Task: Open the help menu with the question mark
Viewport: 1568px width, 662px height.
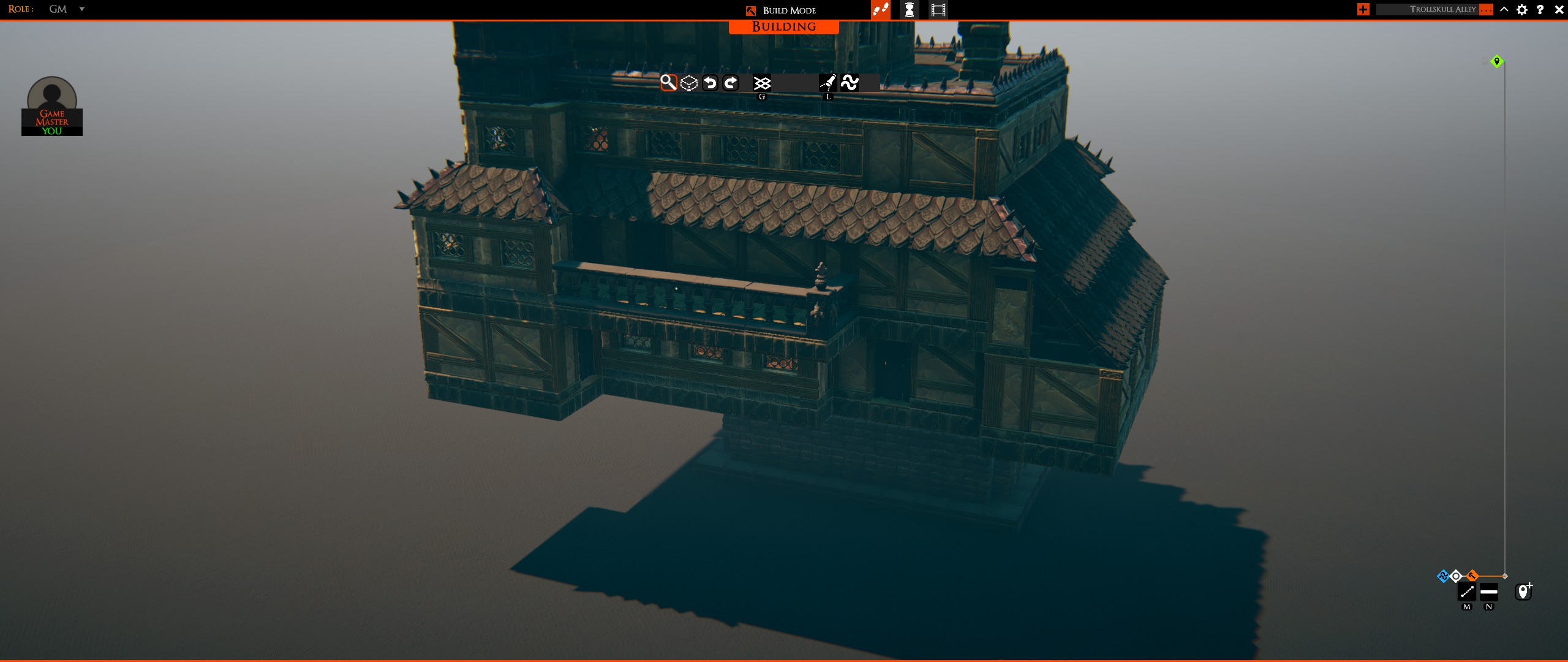Action: pos(1540,10)
